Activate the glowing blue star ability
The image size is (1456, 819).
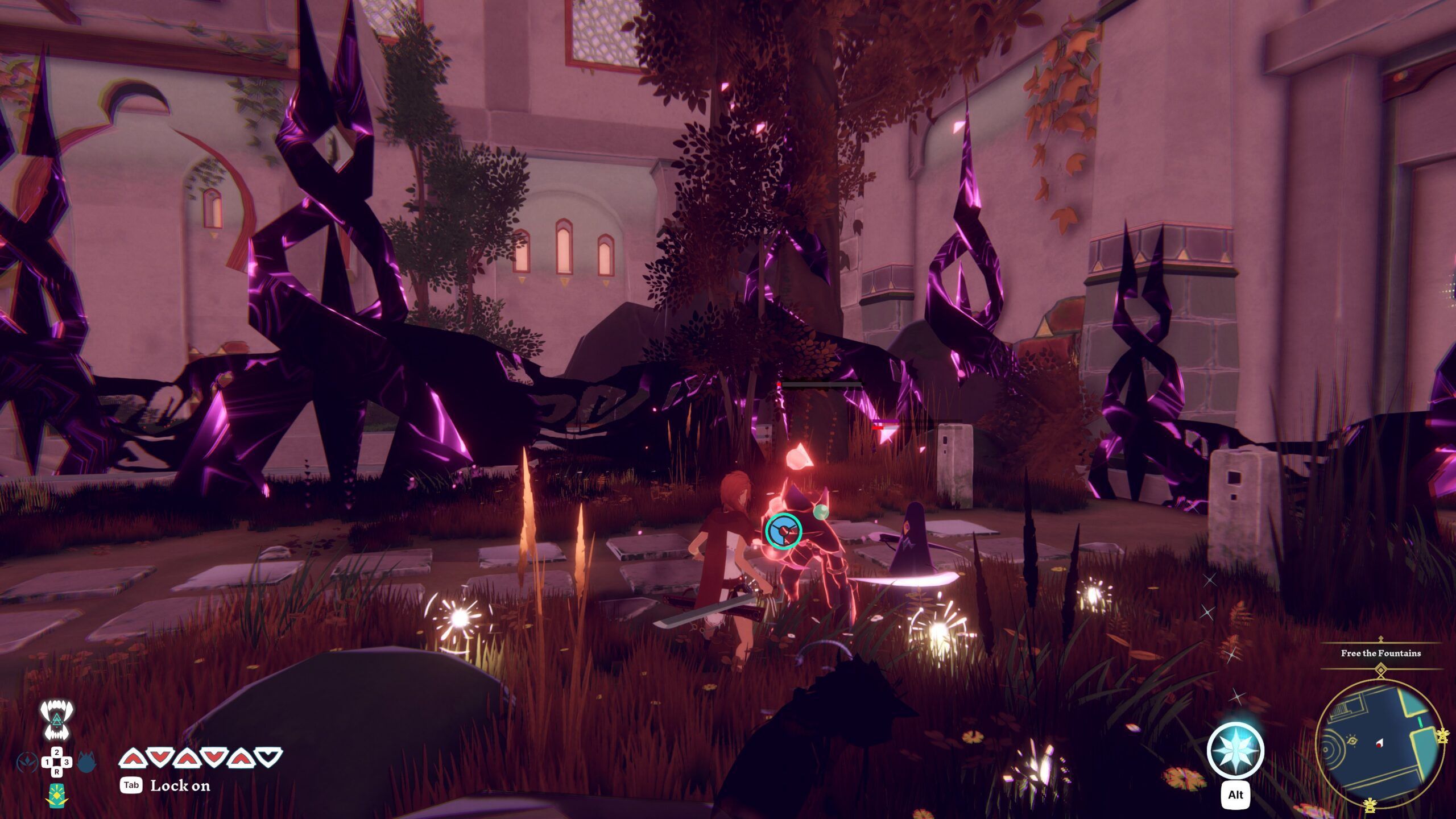(1235, 750)
